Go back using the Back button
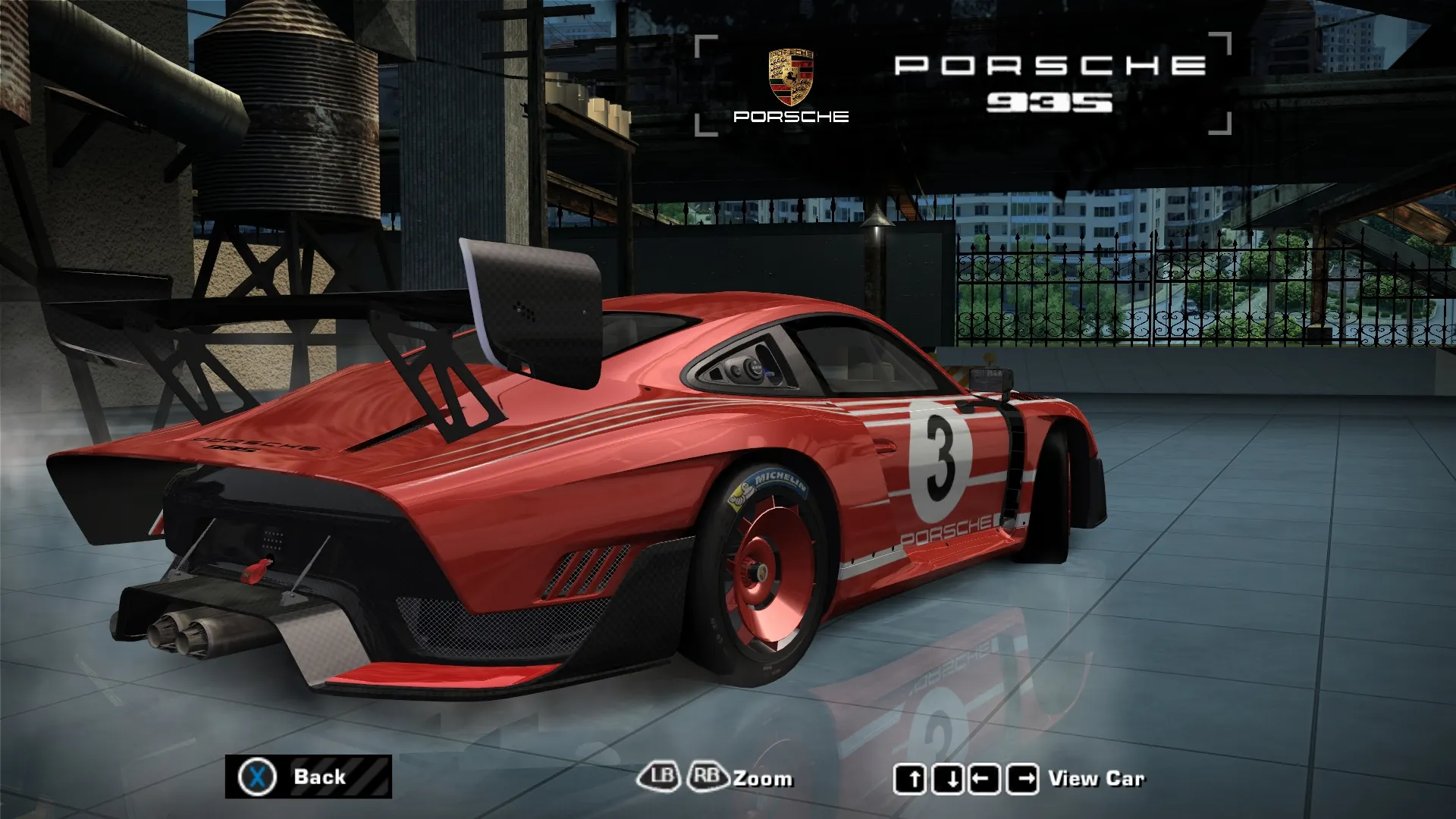The height and width of the screenshot is (819, 1456). click(x=308, y=777)
